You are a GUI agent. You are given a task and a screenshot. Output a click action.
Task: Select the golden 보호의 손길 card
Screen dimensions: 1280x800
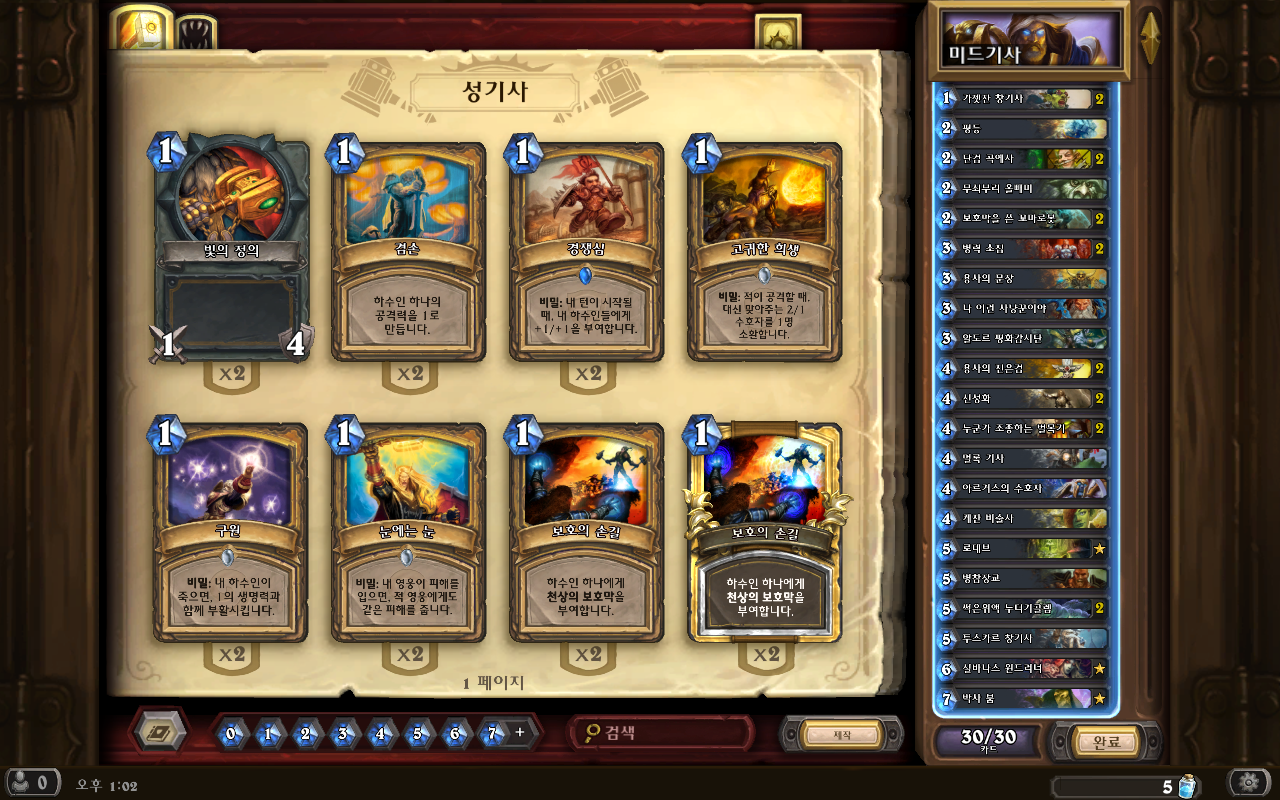[764, 535]
